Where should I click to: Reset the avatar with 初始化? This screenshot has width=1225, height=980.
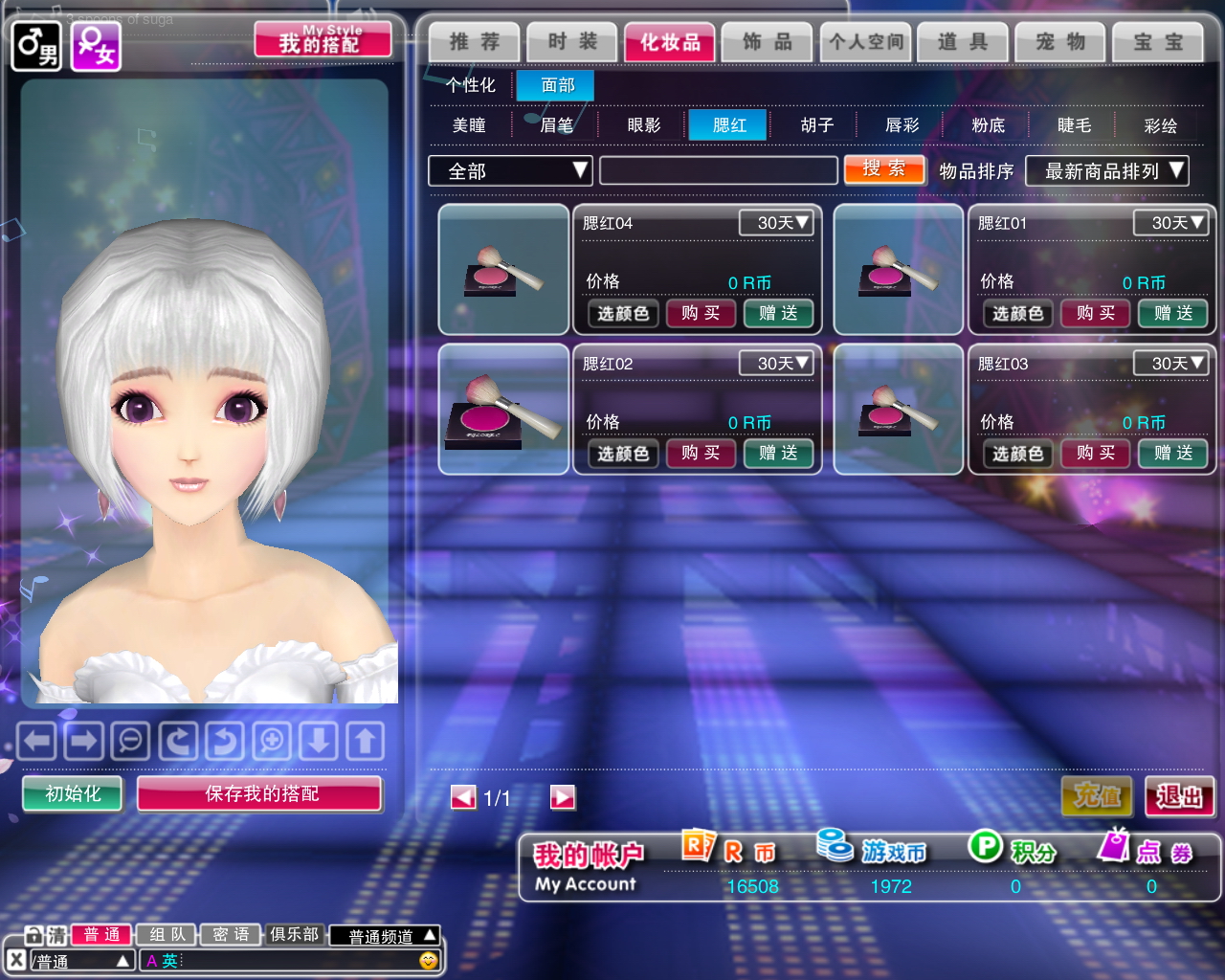[x=73, y=793]
